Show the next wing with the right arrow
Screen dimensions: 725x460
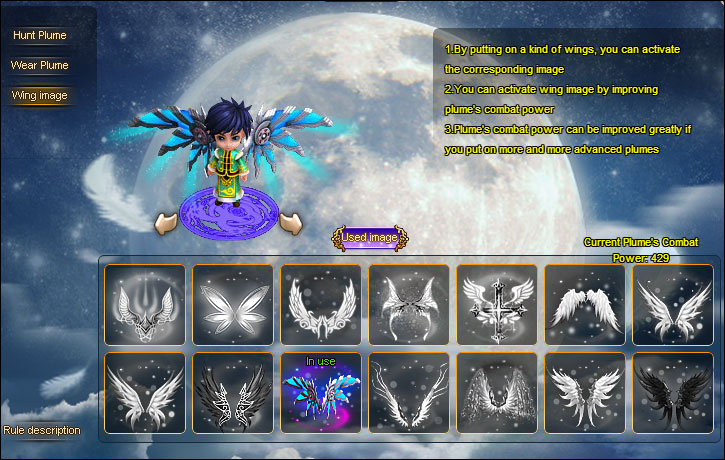(292, 222)
